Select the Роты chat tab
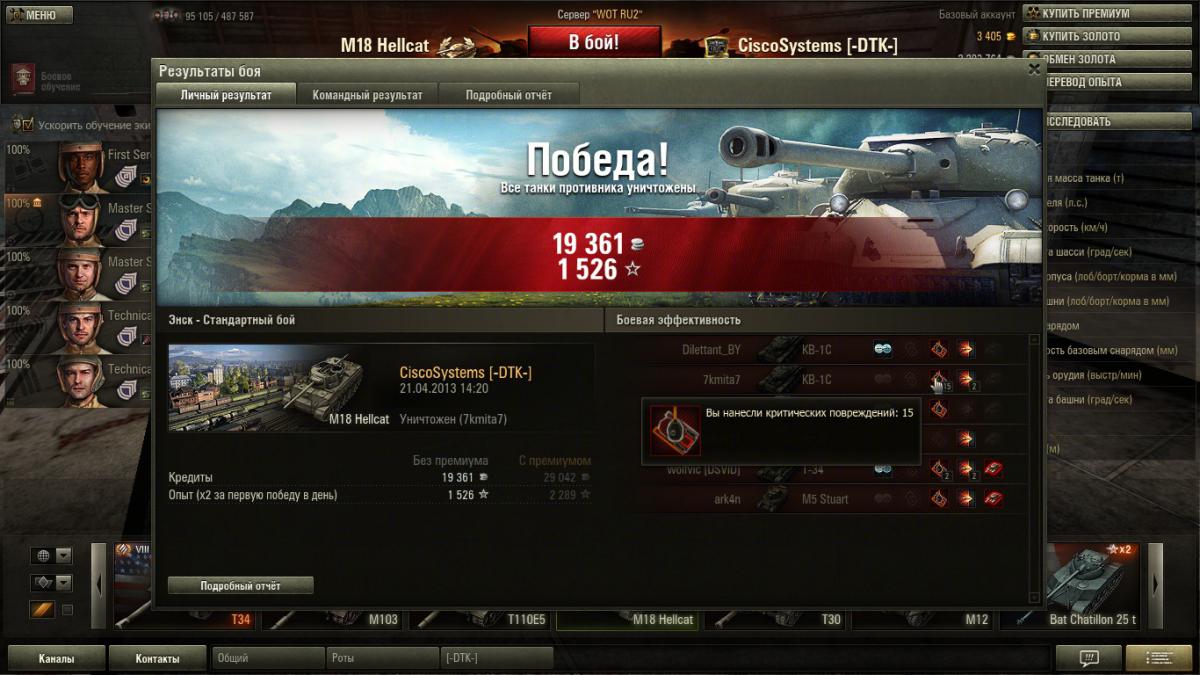 tap(382, 658)
